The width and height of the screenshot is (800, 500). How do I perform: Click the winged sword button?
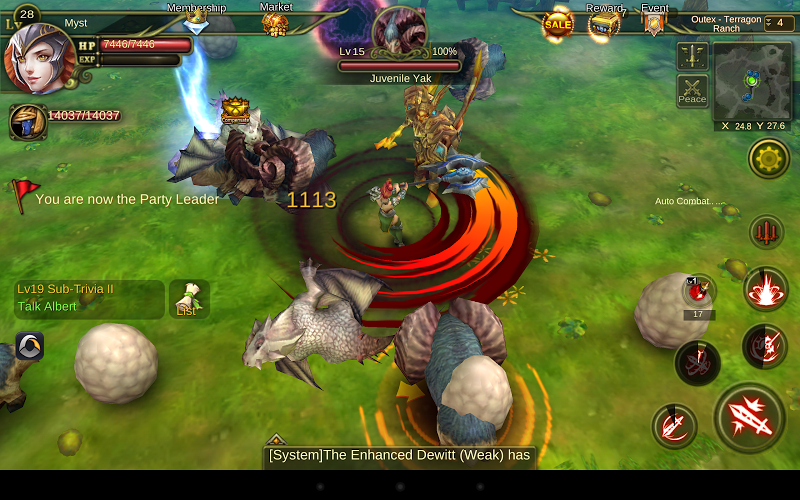(692, 56)
